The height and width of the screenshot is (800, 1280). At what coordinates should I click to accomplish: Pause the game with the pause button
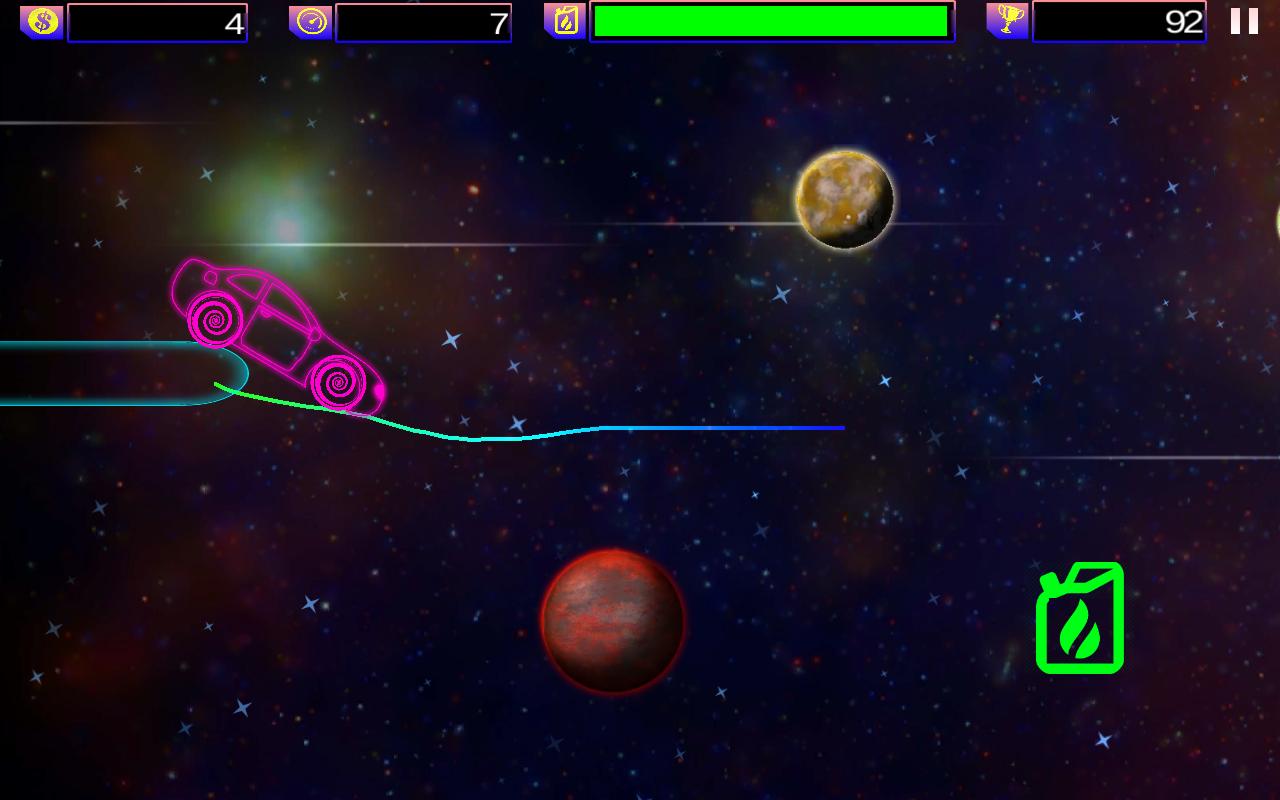pyautogui.click(x=1245, y=21)
